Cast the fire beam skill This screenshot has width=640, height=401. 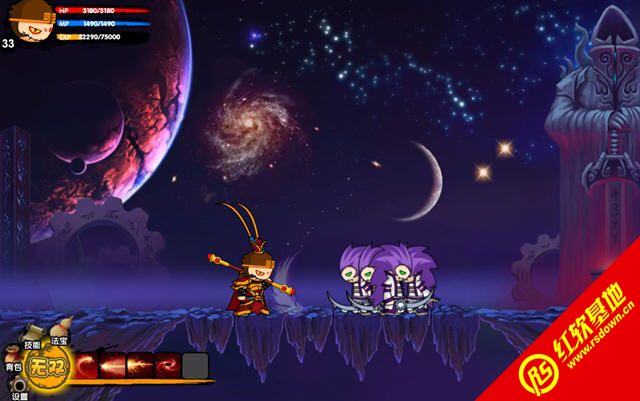tap(141, 366)
